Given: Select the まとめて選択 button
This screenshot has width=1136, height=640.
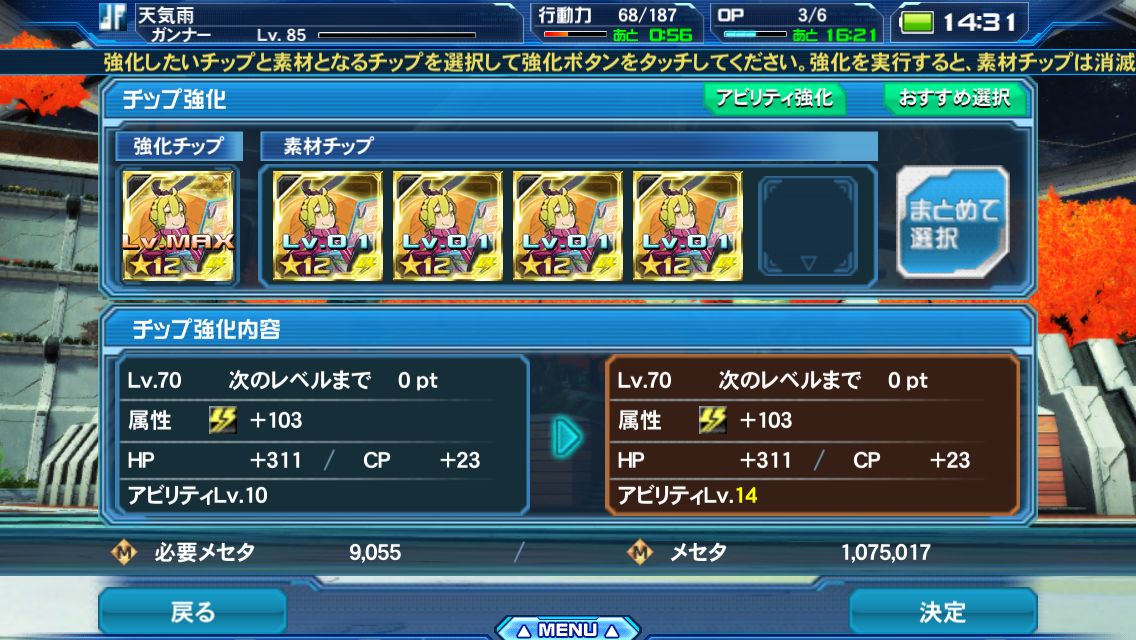Looking at the screenshot, I should point(952,224).
